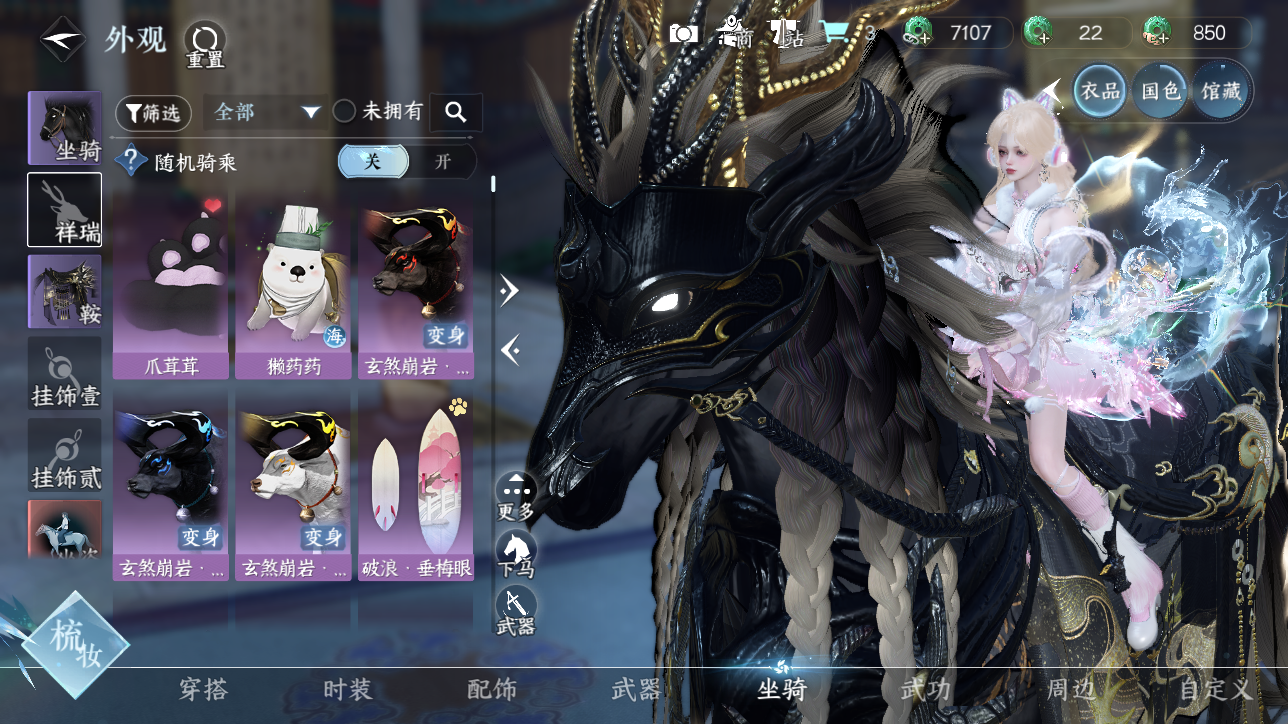Select the 爪茸茸 mount card
The height and width of the screenshot is (724, 1288).
coord(172,287)
